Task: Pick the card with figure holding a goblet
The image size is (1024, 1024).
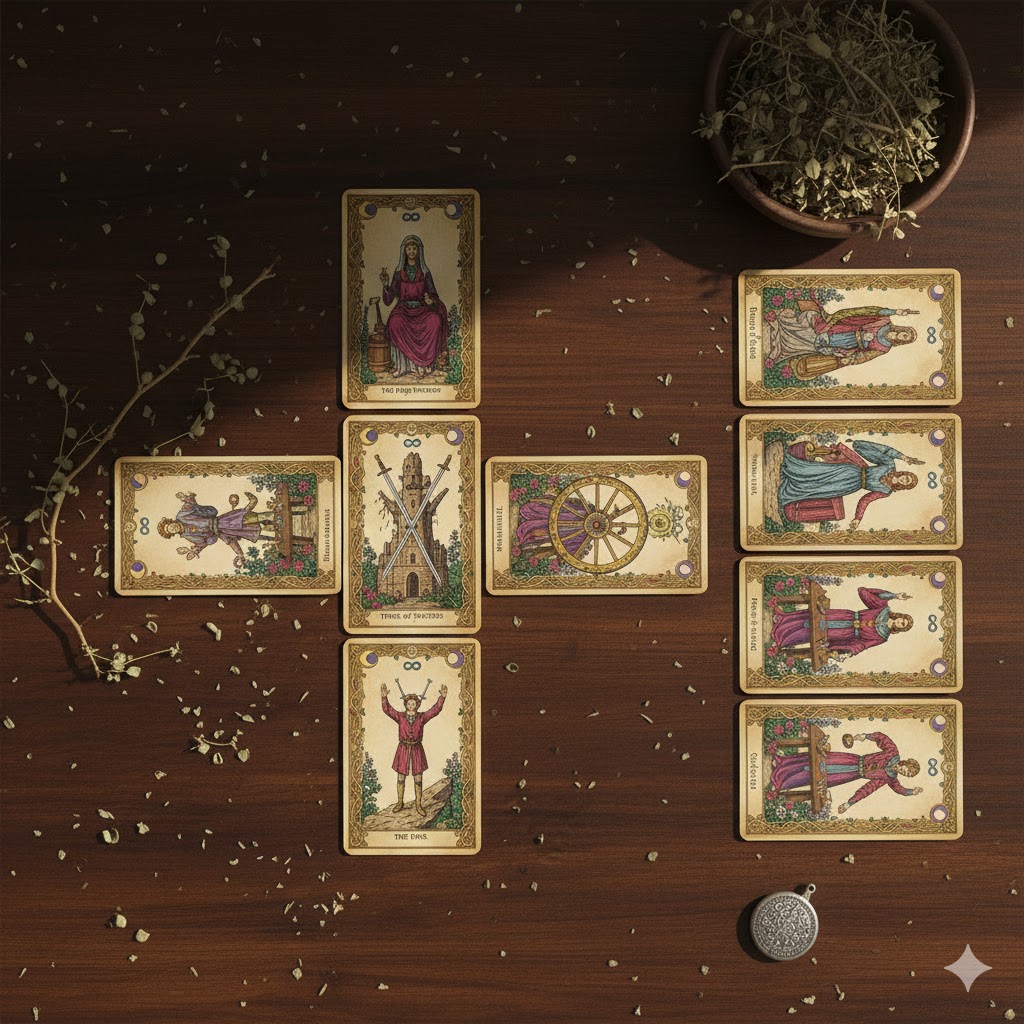Action: [850, 769]
